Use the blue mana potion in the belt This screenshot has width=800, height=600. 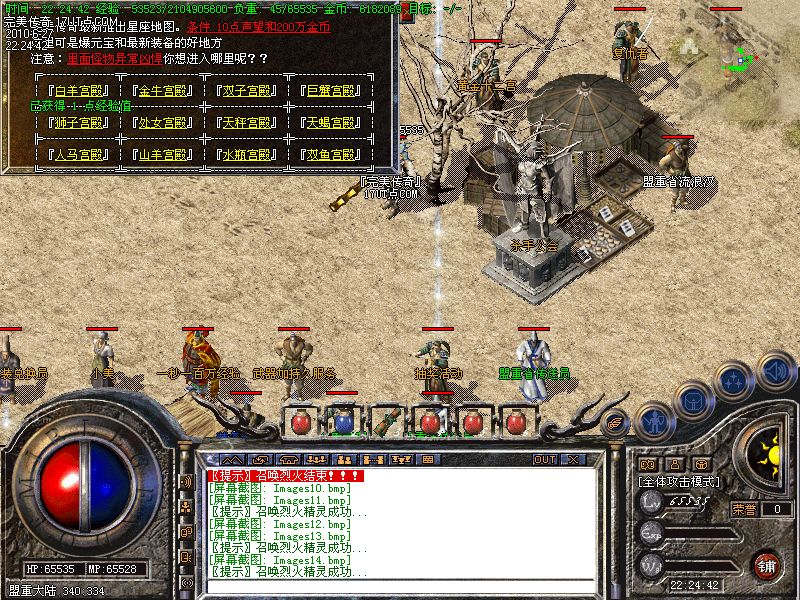pyautogui.click(x=342, y=421)
